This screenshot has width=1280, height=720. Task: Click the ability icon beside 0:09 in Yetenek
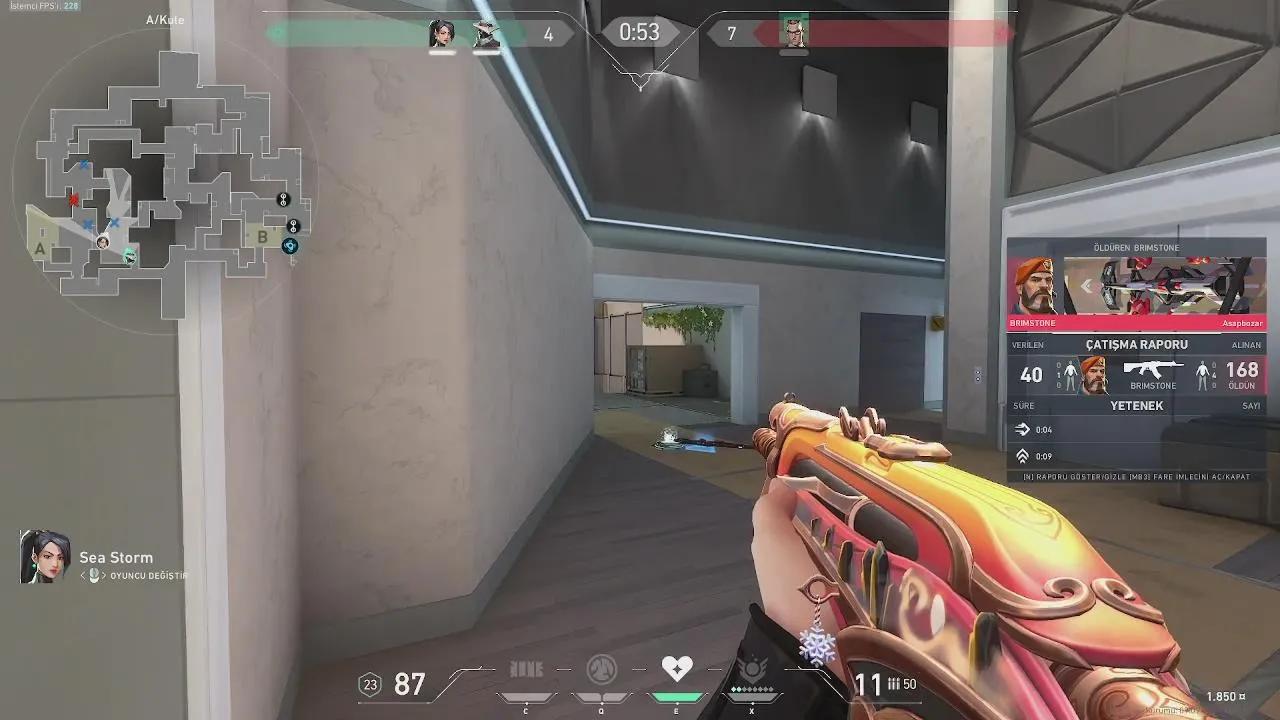click(1022, 456)
